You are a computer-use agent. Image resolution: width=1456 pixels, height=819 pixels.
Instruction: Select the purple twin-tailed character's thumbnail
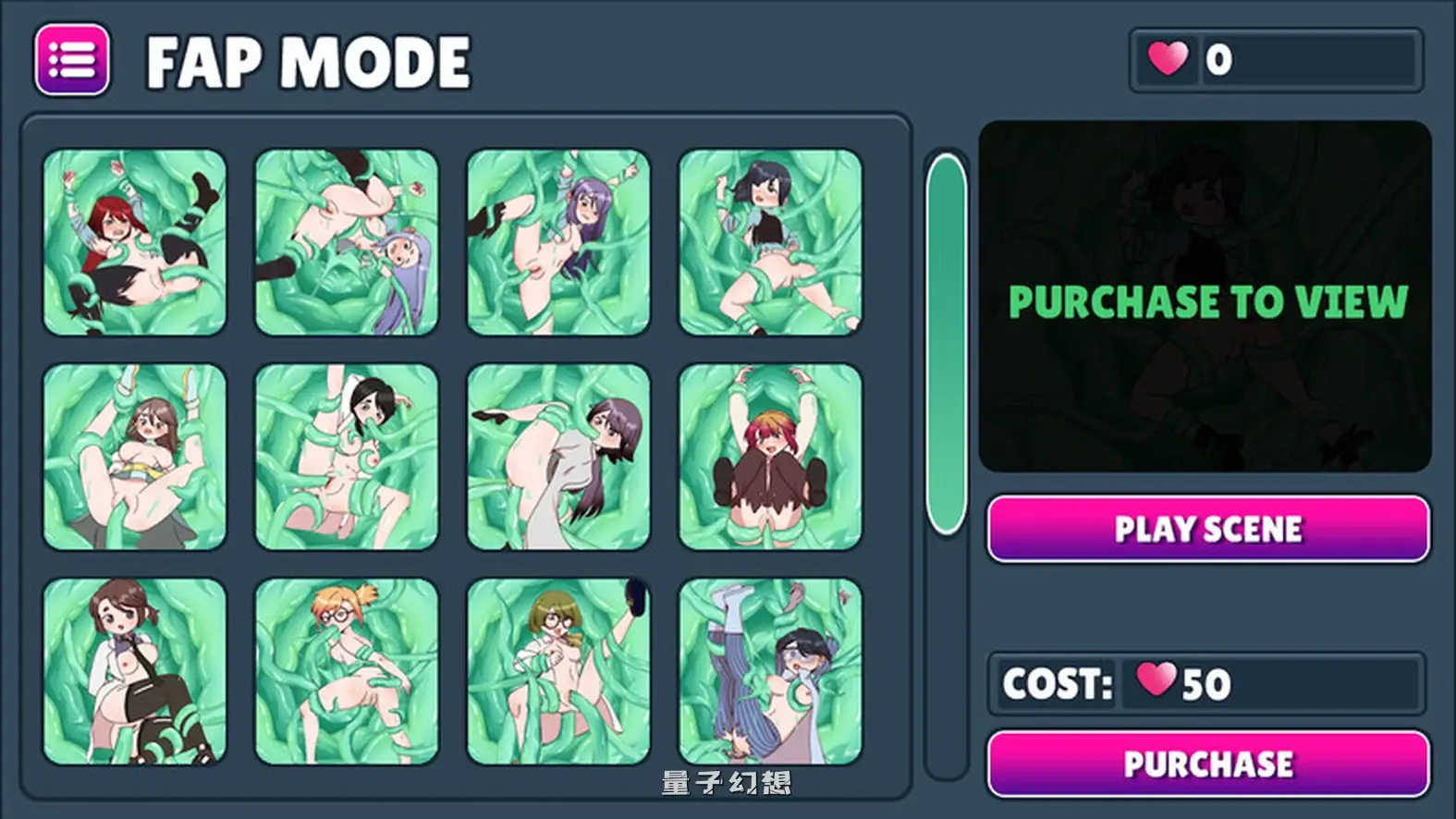point(559,240)
